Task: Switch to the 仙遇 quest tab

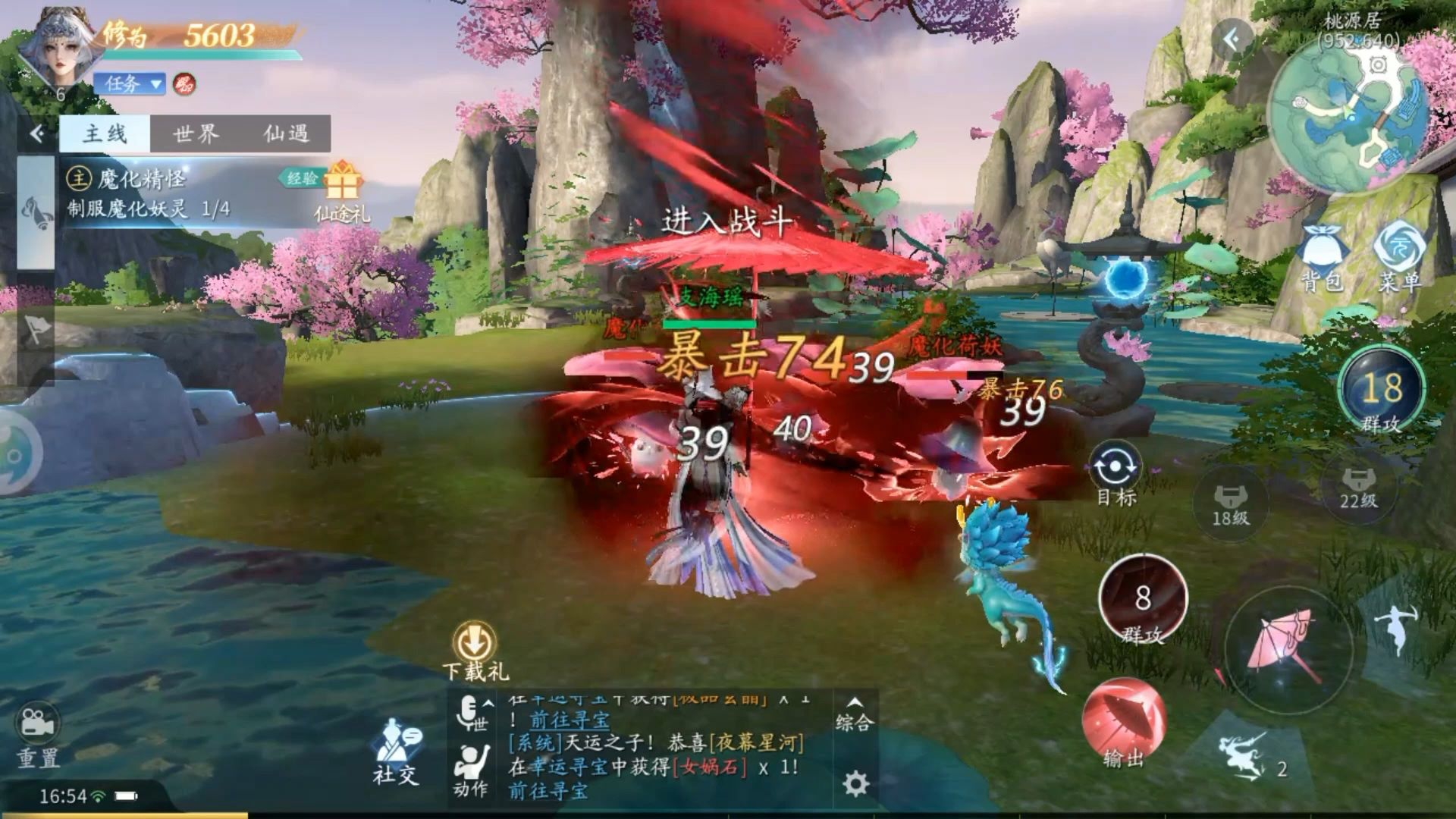Action: coord(286,134)
